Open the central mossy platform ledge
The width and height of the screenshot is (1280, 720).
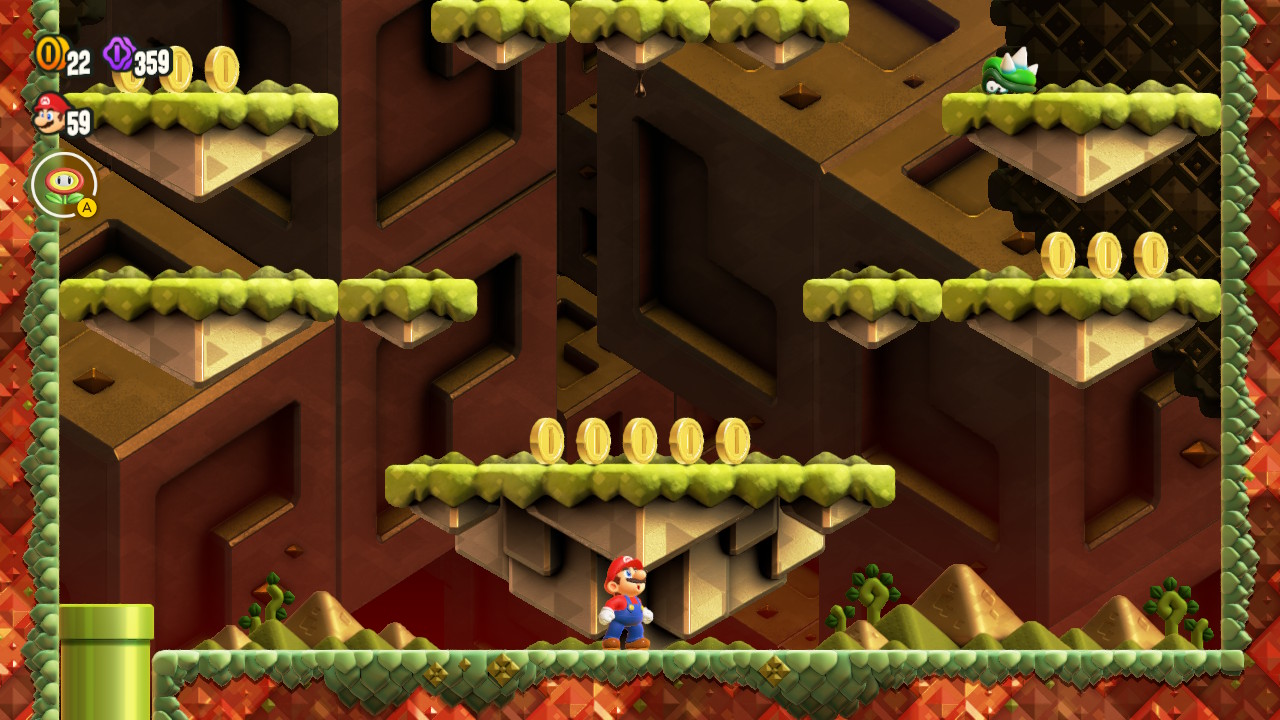point(640,480)
